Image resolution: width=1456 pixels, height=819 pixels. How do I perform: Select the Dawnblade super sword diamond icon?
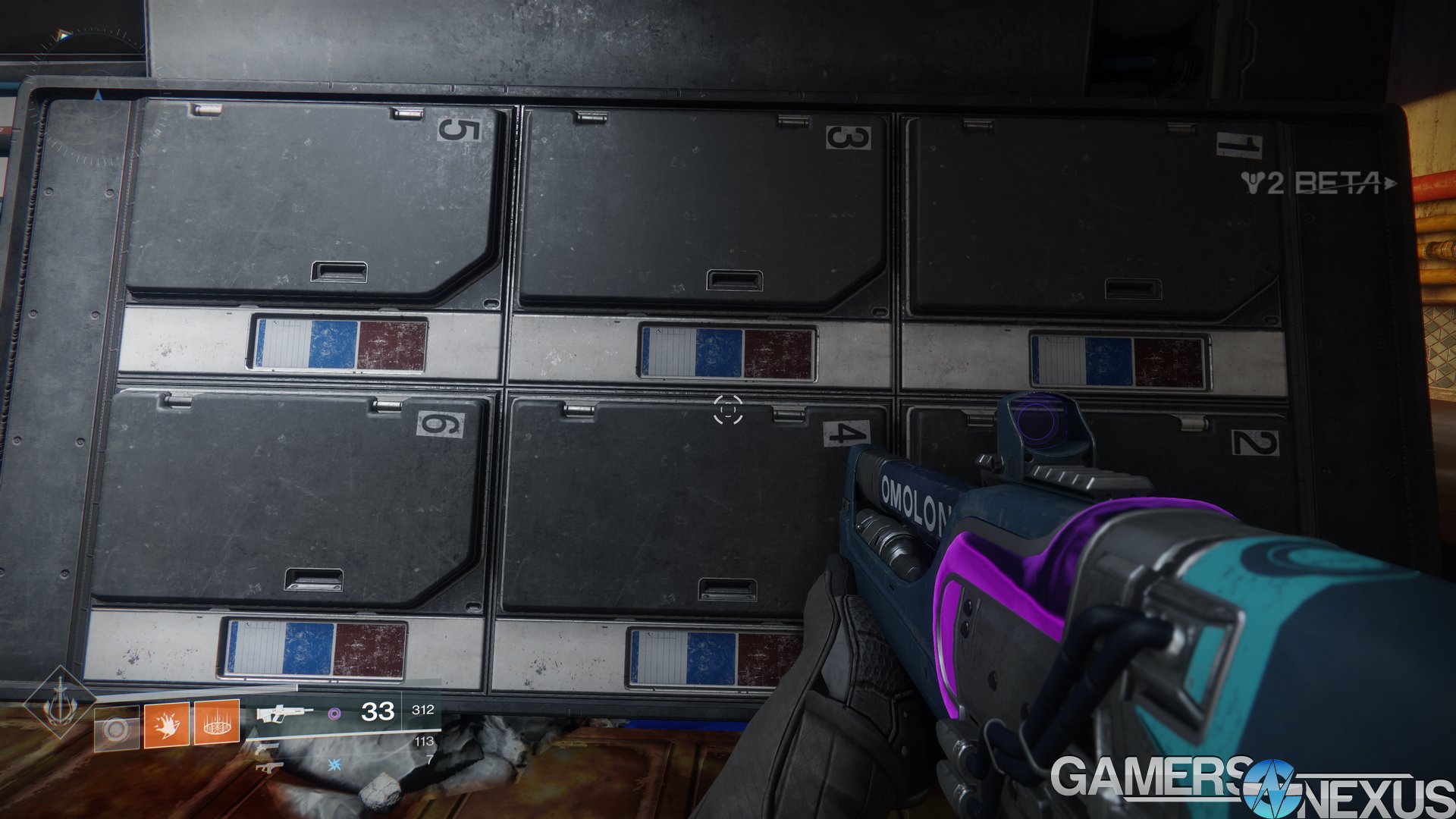coord(59,703)
